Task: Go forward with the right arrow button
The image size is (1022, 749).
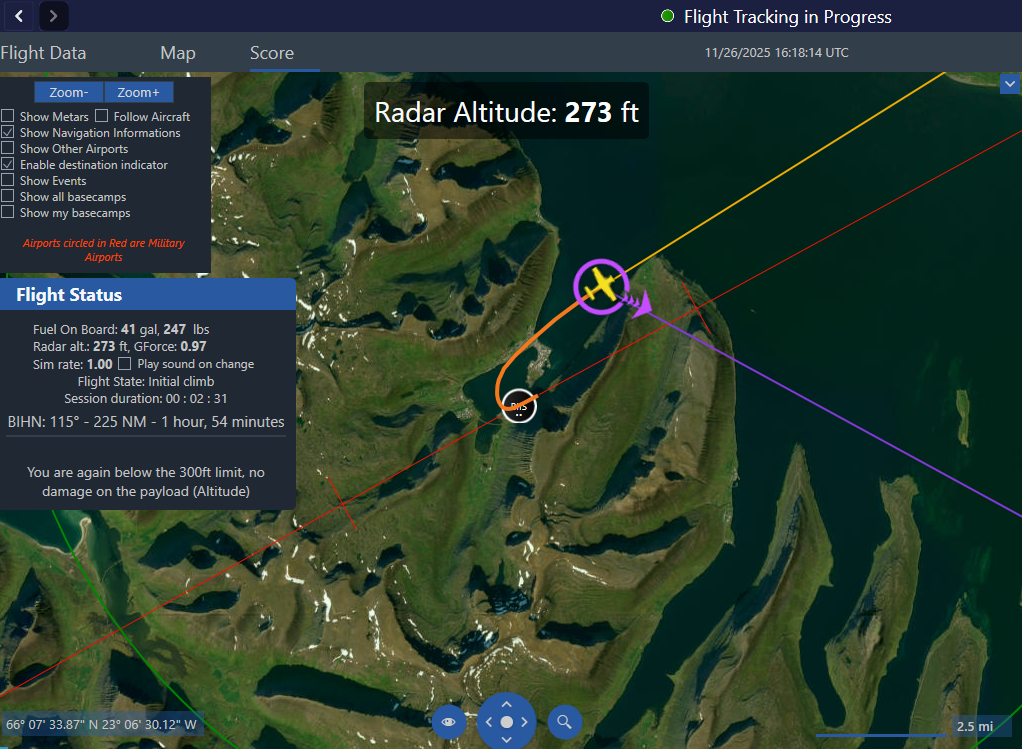Action: (x=53, y=15)
